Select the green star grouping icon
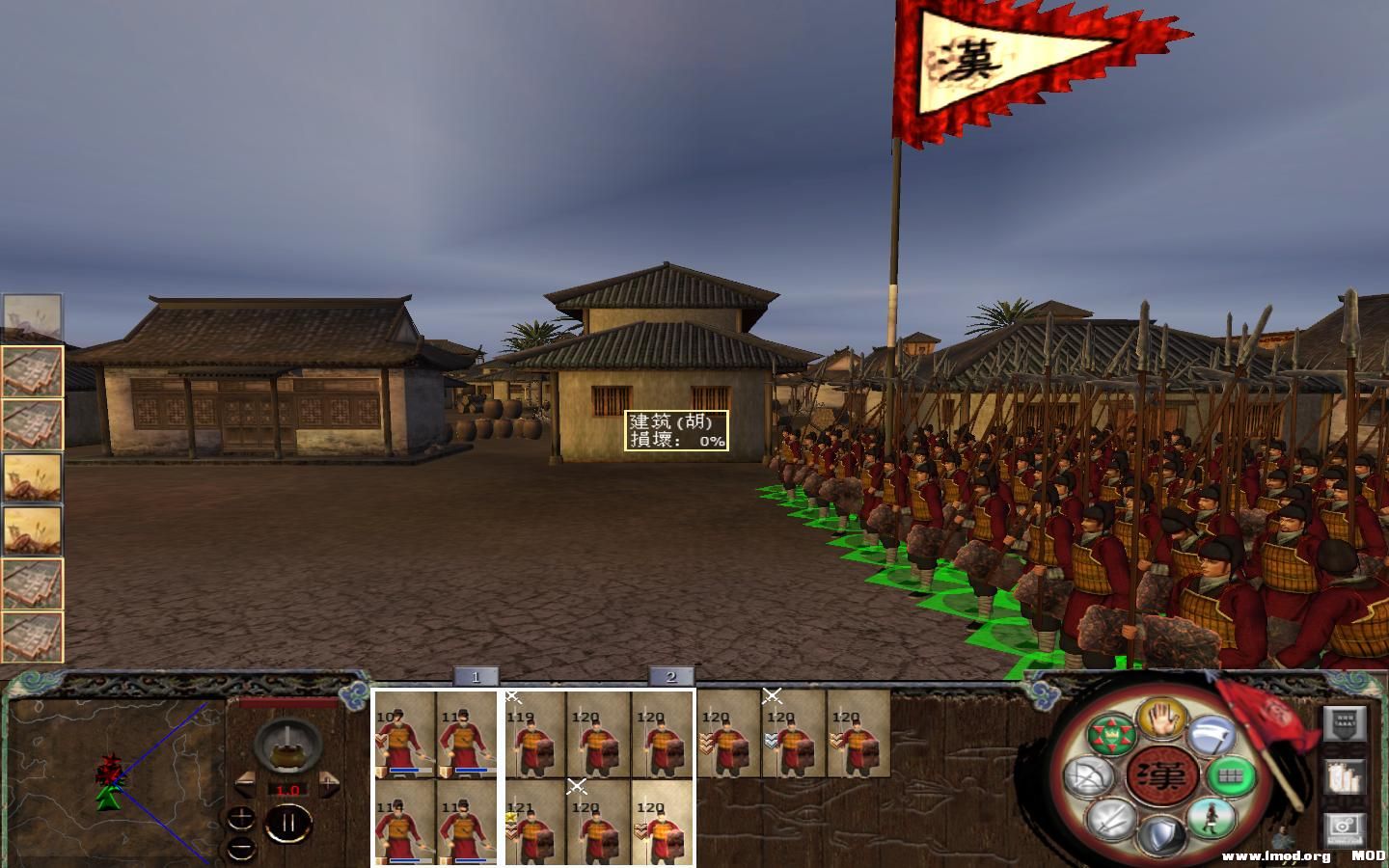The width and height of the screenshot is (1389, 868). point(1113,734)
